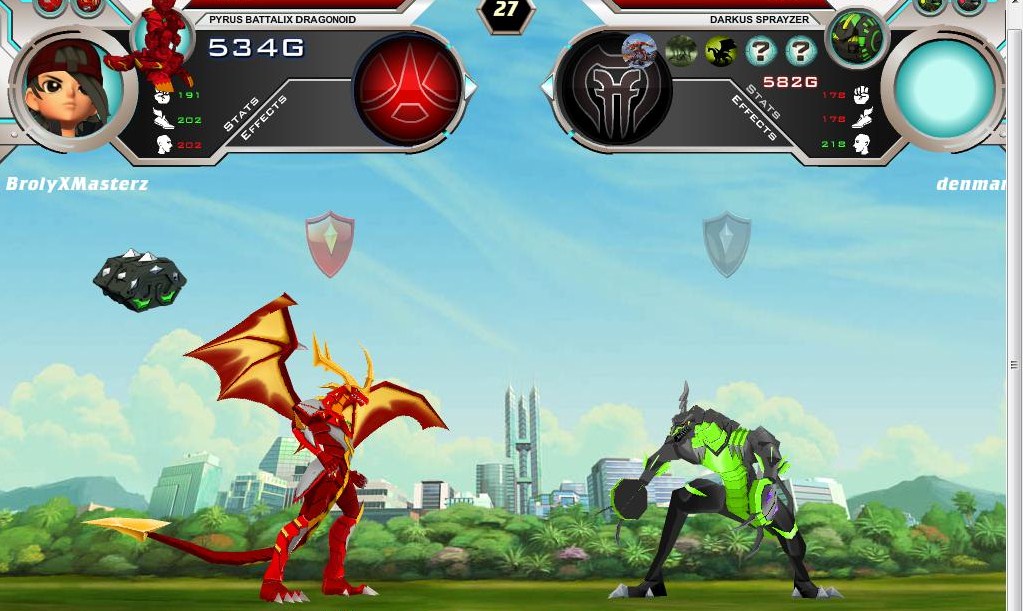This screenshot has width=1023, height=611.
Task: Show Darkus Sprayzer's Effects tab
Action: [753, 118]
